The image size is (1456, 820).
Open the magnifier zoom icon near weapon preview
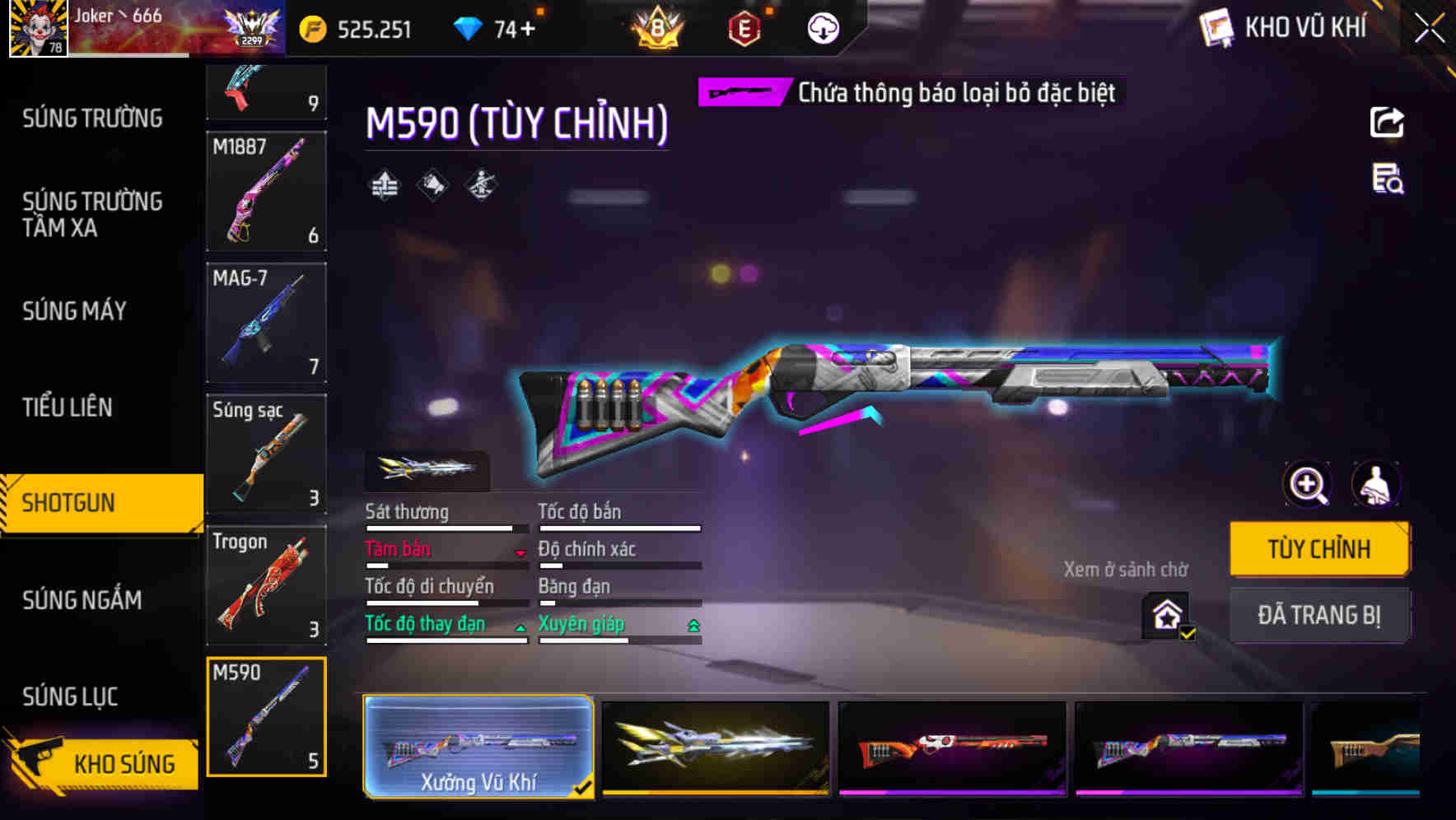pyautogui.click(x=1307, y=484)
